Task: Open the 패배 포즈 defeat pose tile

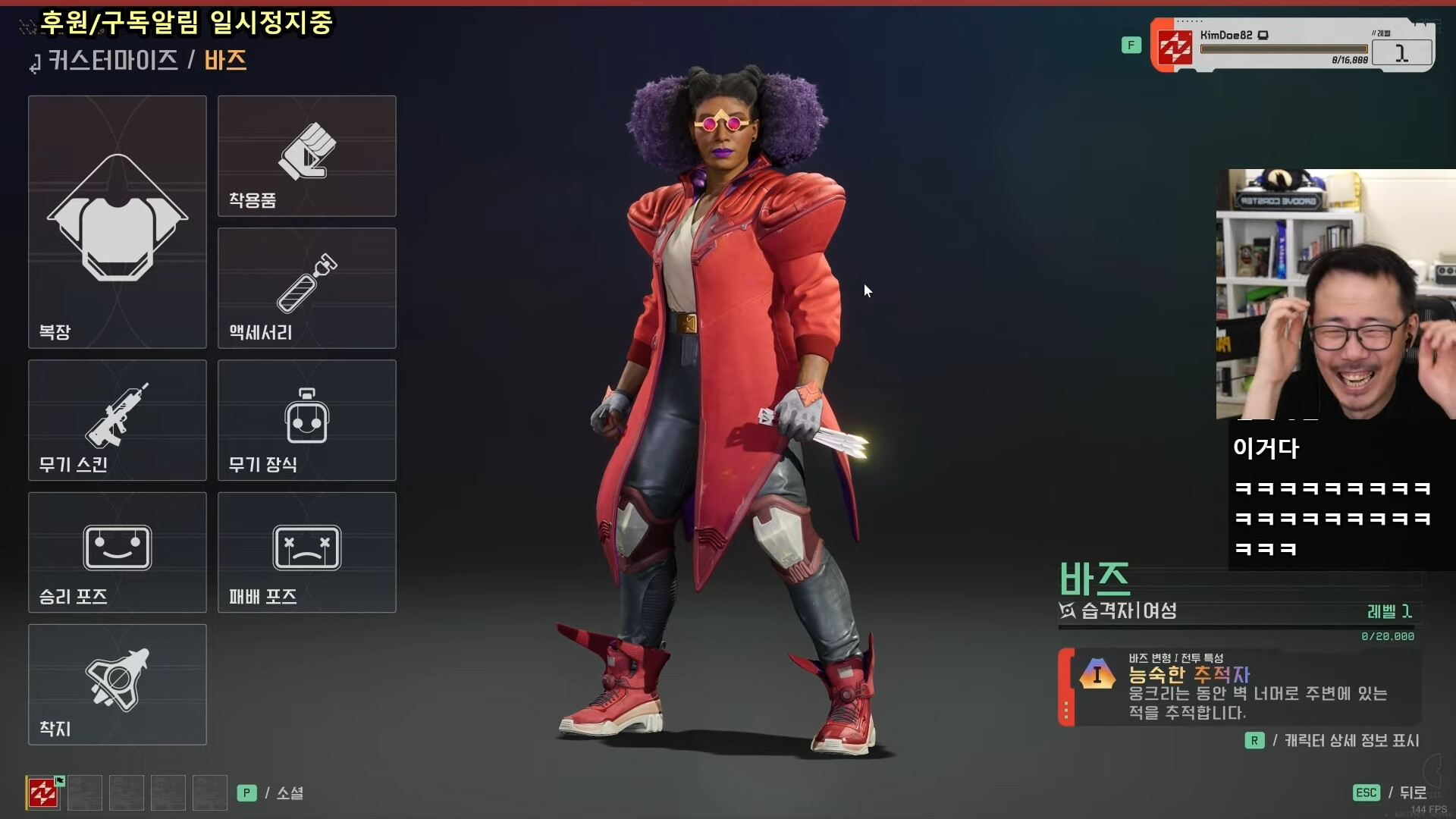Action: pyautogui.click(x=306, y=552)
